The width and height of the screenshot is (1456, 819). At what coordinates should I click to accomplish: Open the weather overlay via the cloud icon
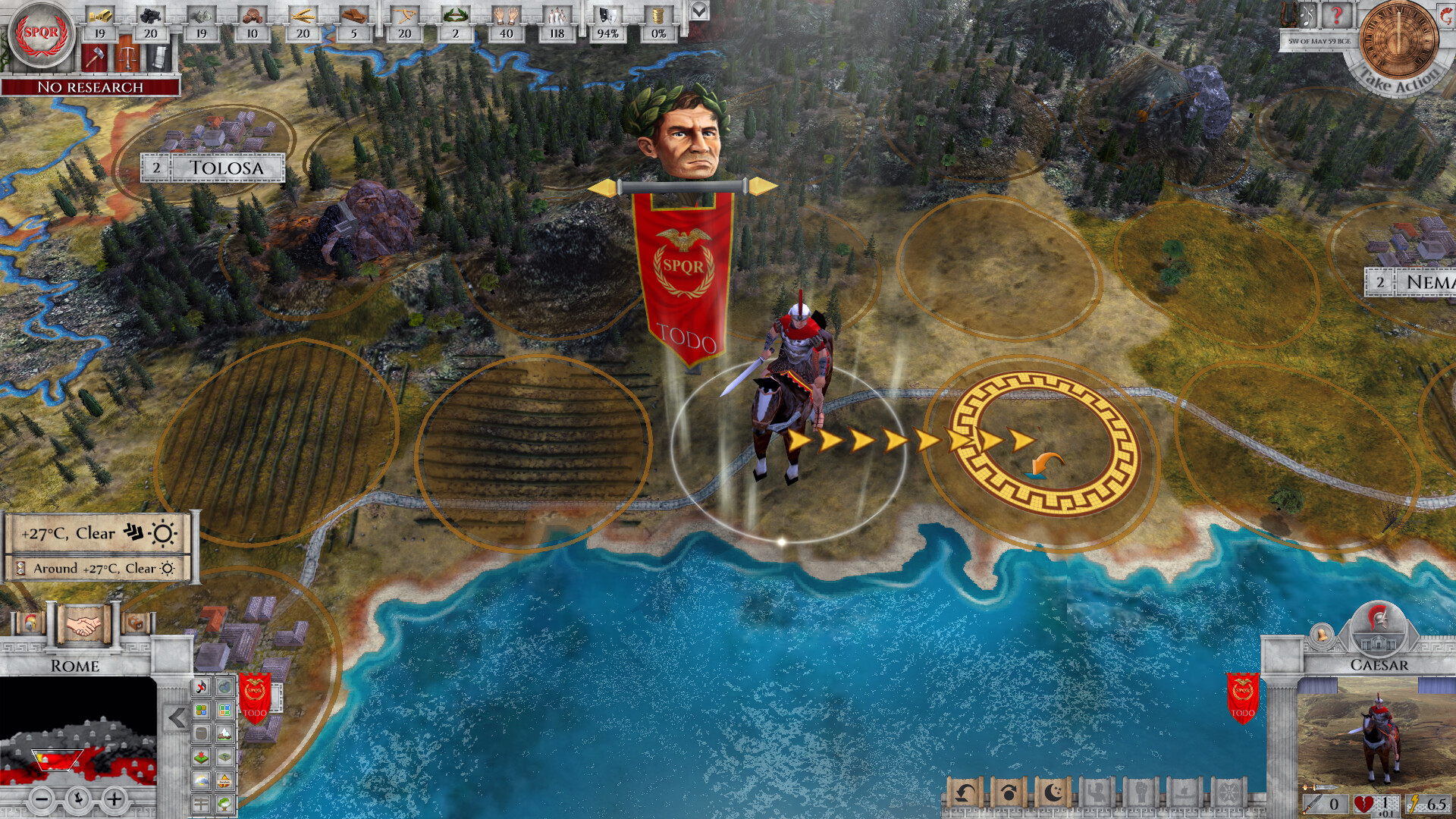click(201, 780)
